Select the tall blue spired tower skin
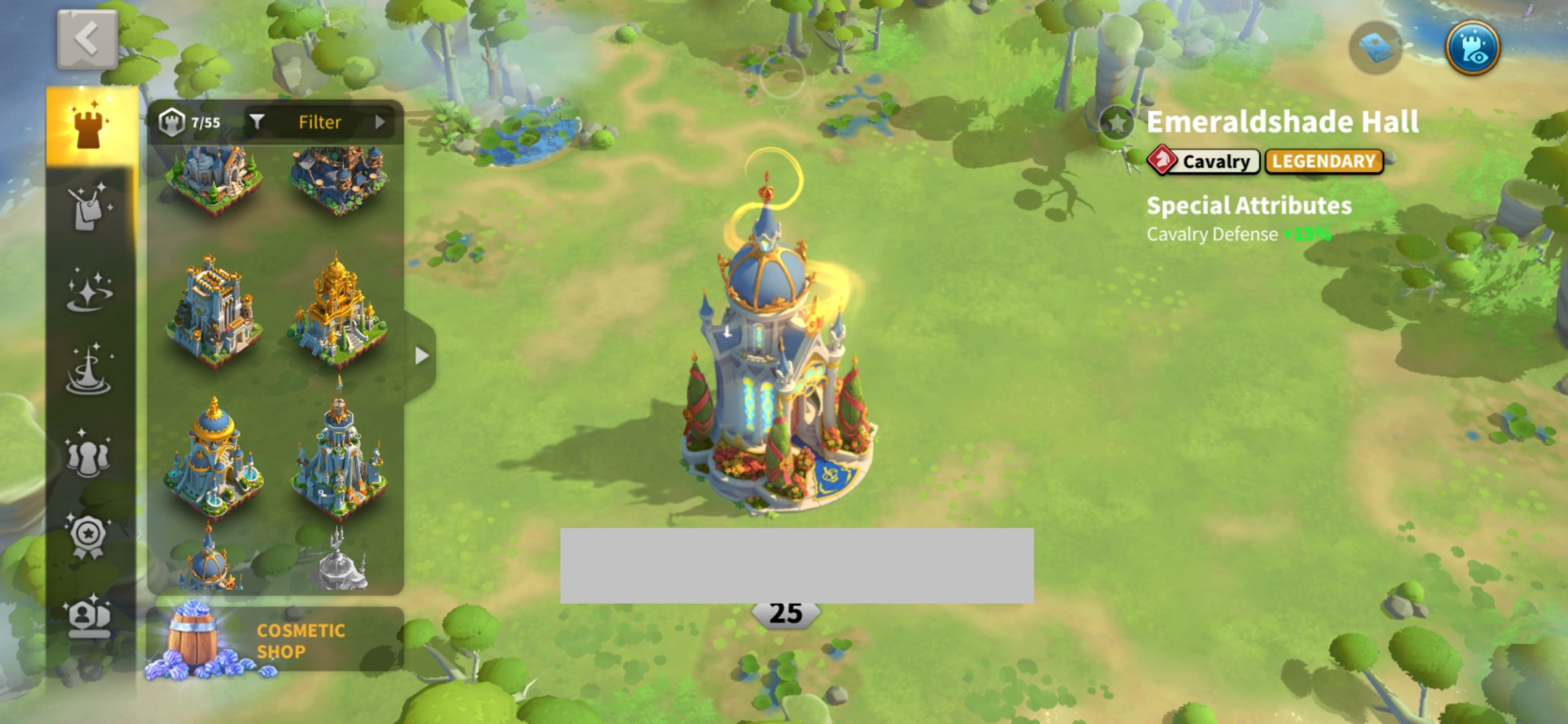The image size is (1568, 724). pos(339,455)
